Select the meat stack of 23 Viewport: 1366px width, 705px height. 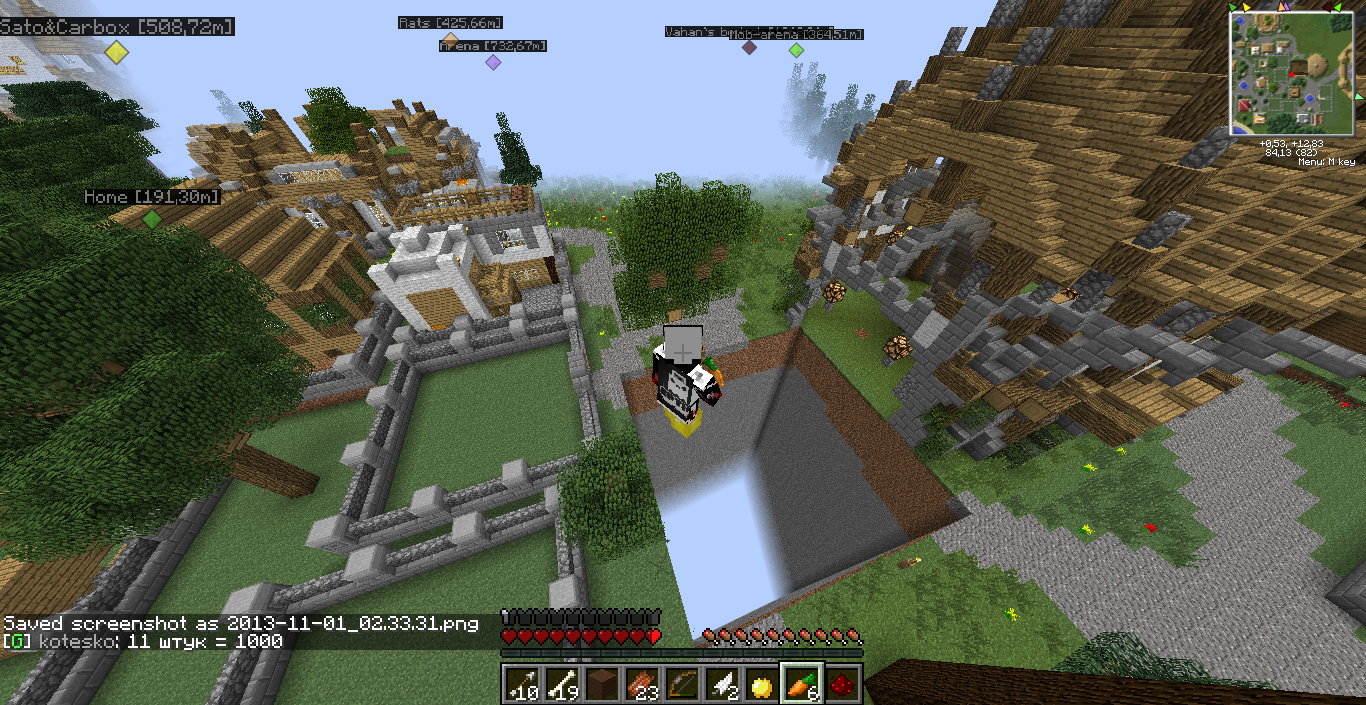(641, 683)
